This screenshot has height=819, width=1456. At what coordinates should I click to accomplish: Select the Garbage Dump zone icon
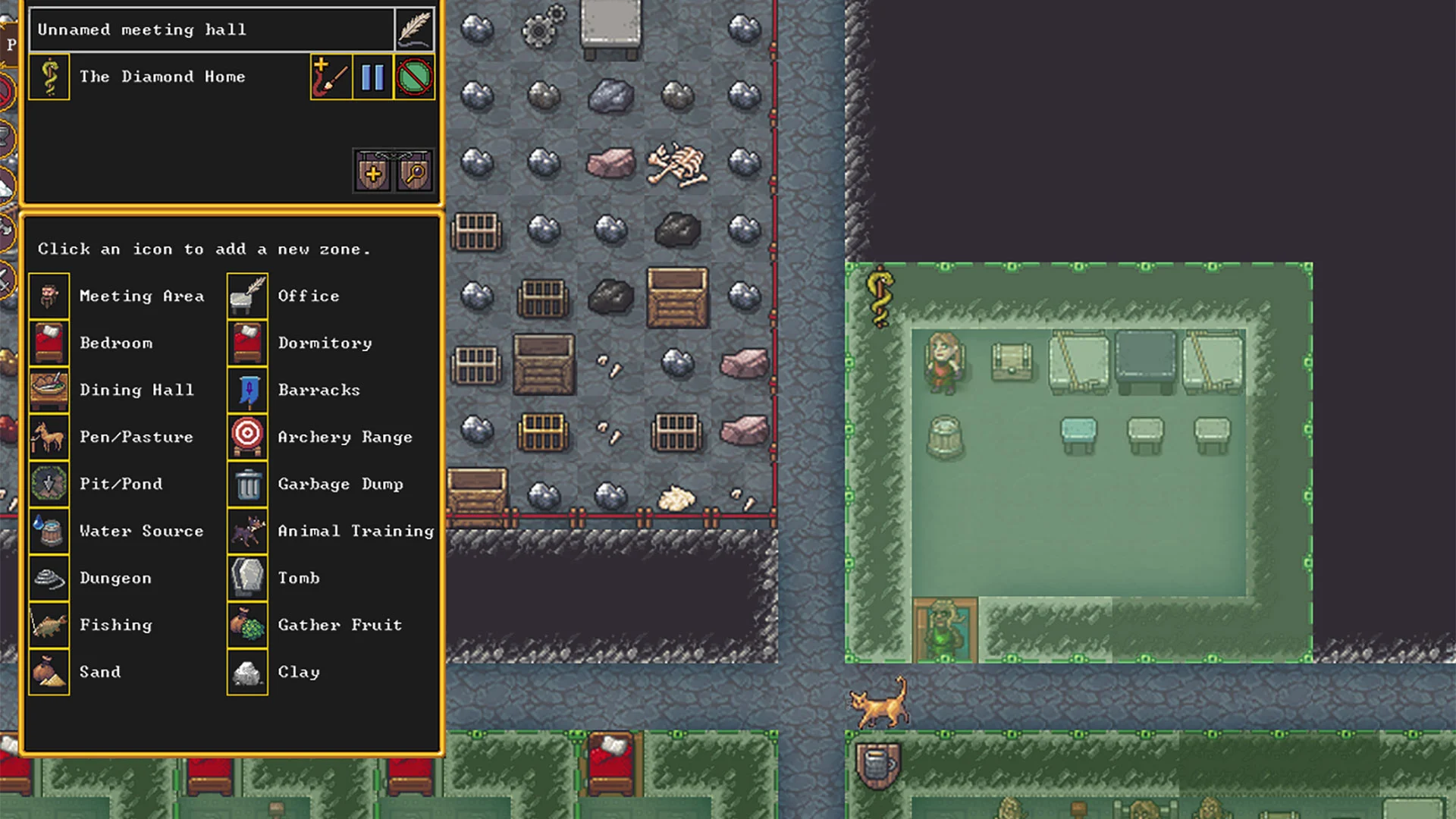click(246, 484)
